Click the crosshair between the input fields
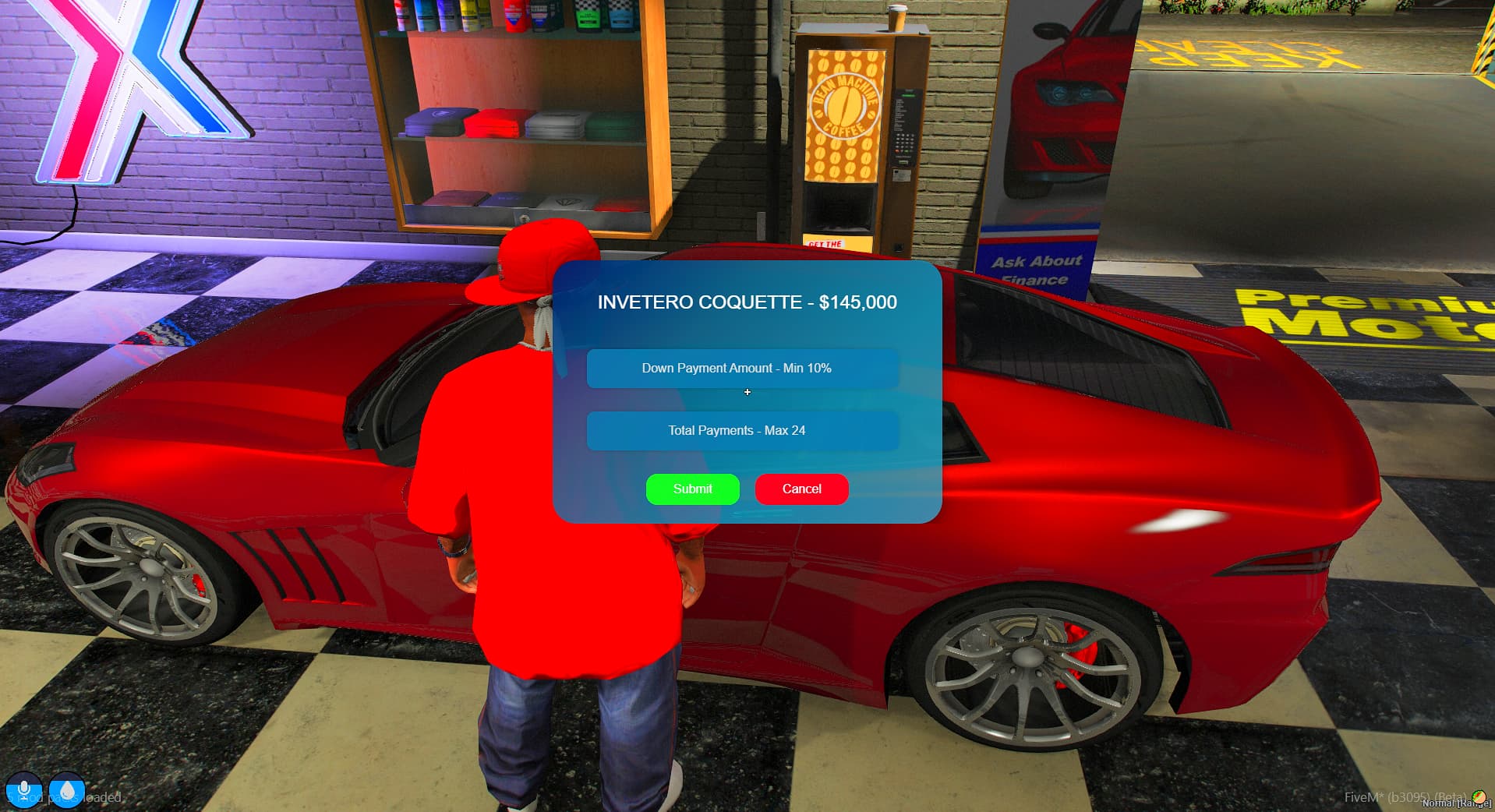 [747, 392]
